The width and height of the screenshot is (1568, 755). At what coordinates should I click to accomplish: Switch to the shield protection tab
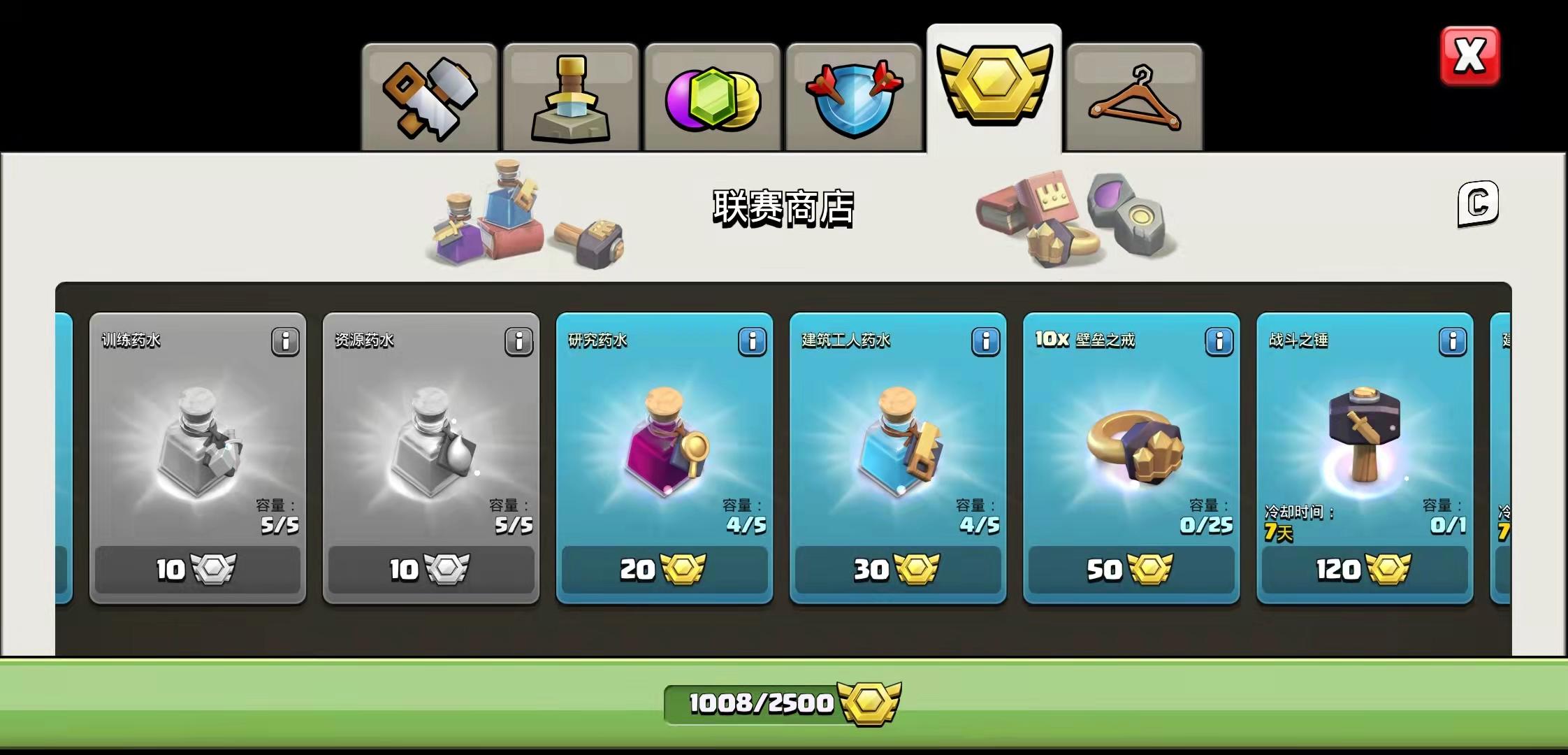[852, 96]
